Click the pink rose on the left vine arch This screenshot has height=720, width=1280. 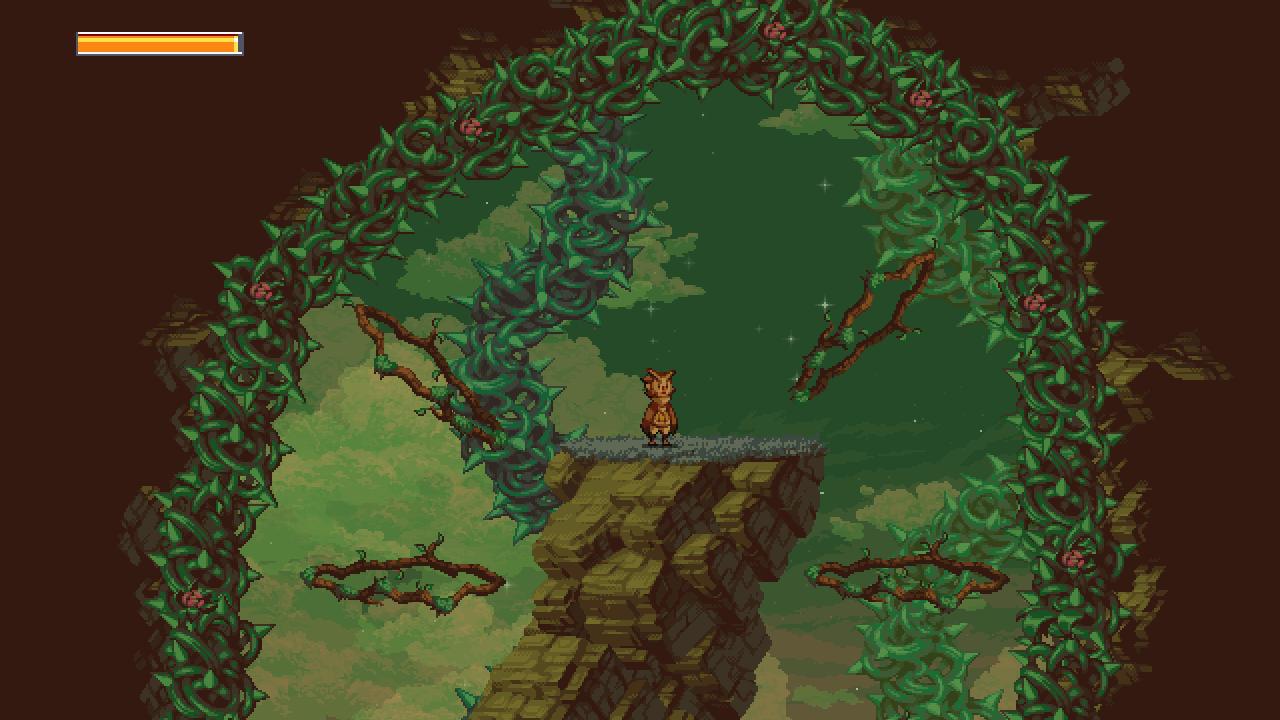[261, 292]
